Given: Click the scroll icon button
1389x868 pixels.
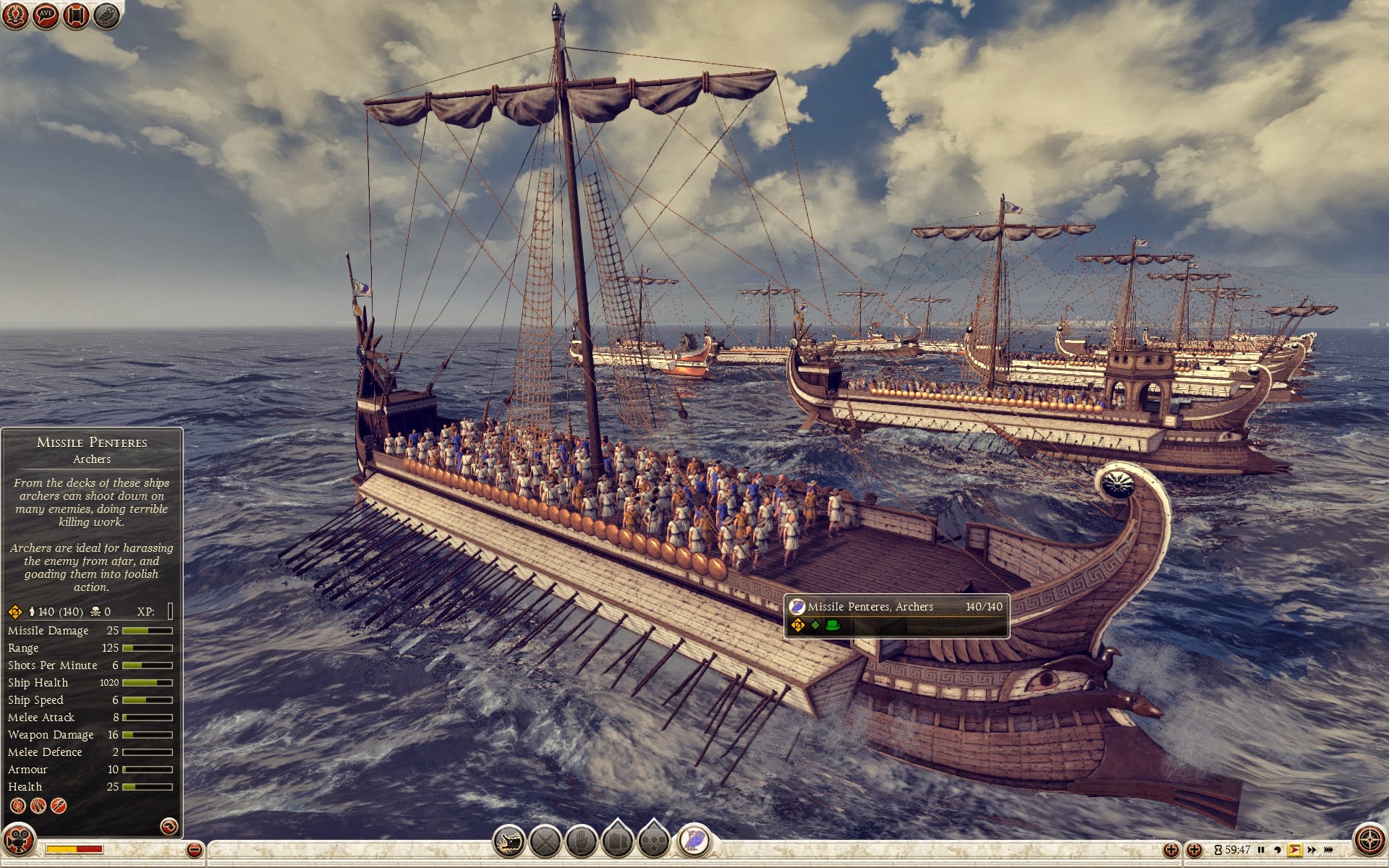Looking at the screenshot, I should (76, 15).
